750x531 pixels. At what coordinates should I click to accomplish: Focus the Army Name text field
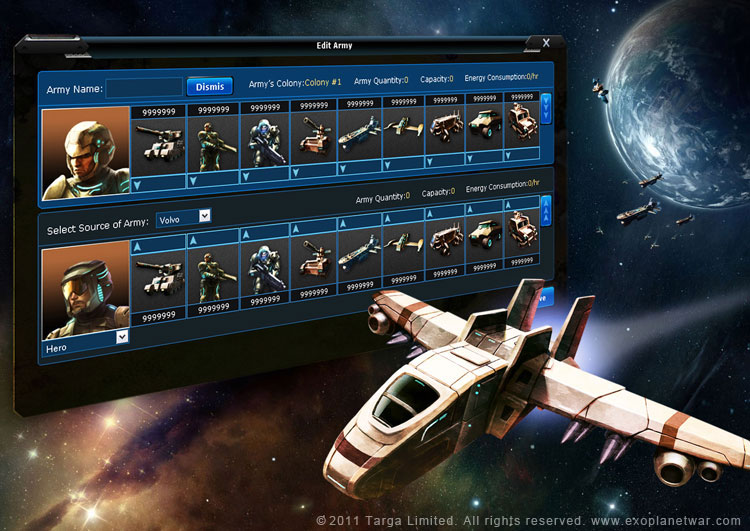click(x=144, y=88)
